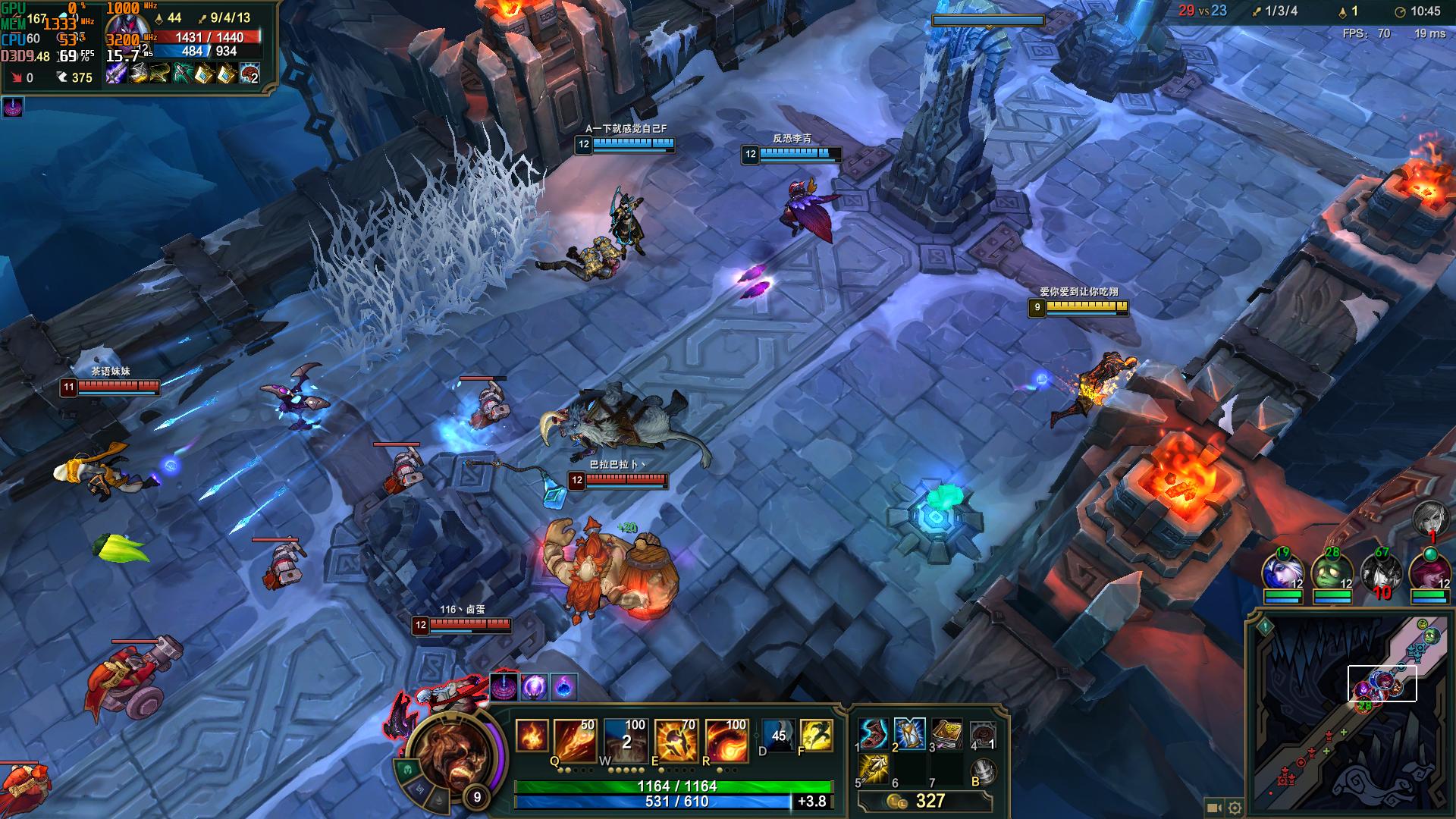Trigger the R ultimate fireball ability
The height and width of the screenshot is (819, 1456).
click(726, 739)
